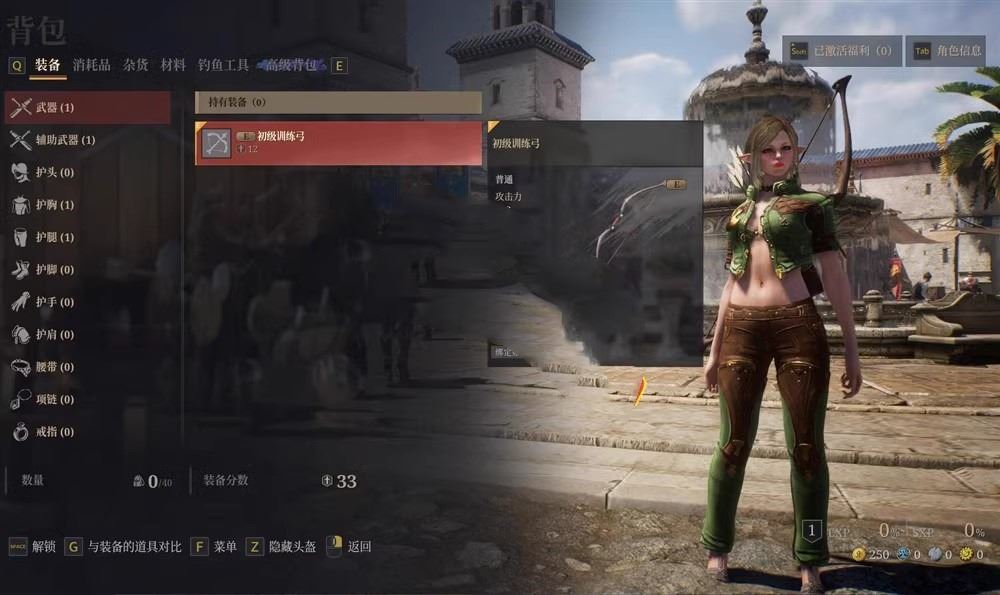Open the 杂货 tab
The height and width of the screenshot is (595, 1000).
(x=136, y=65)
